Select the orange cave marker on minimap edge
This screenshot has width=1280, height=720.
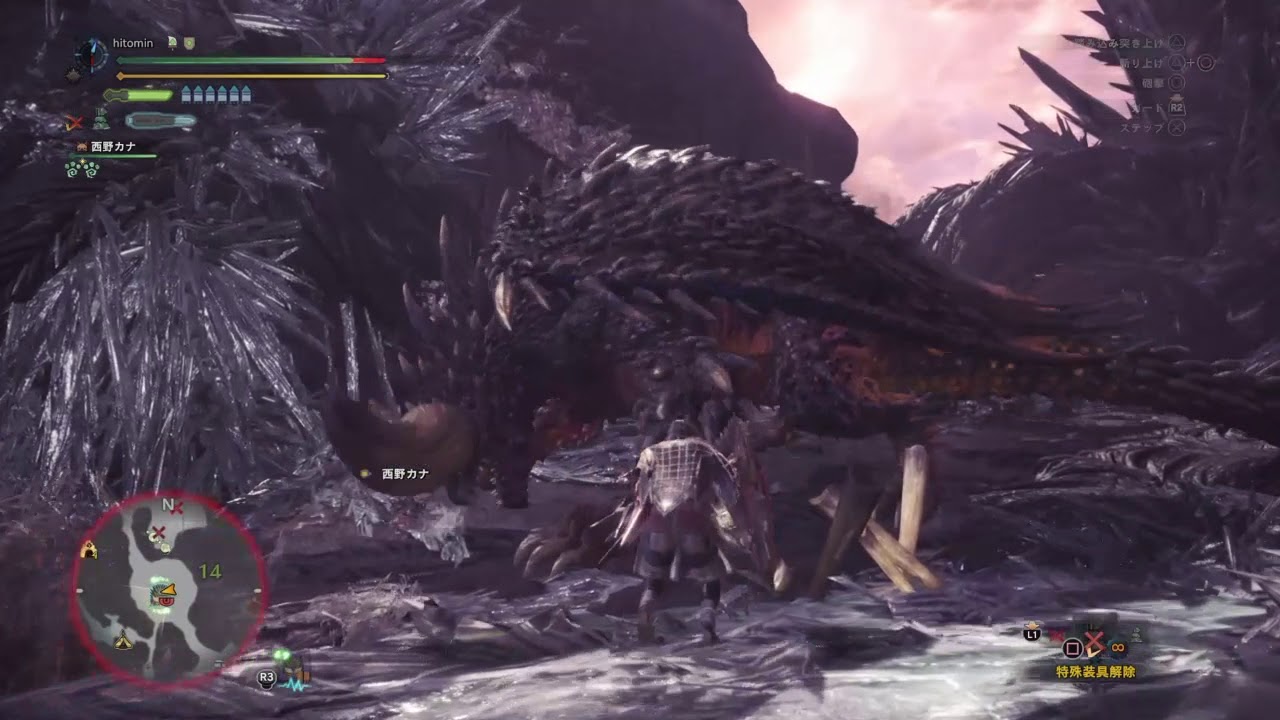coord(89,548)
